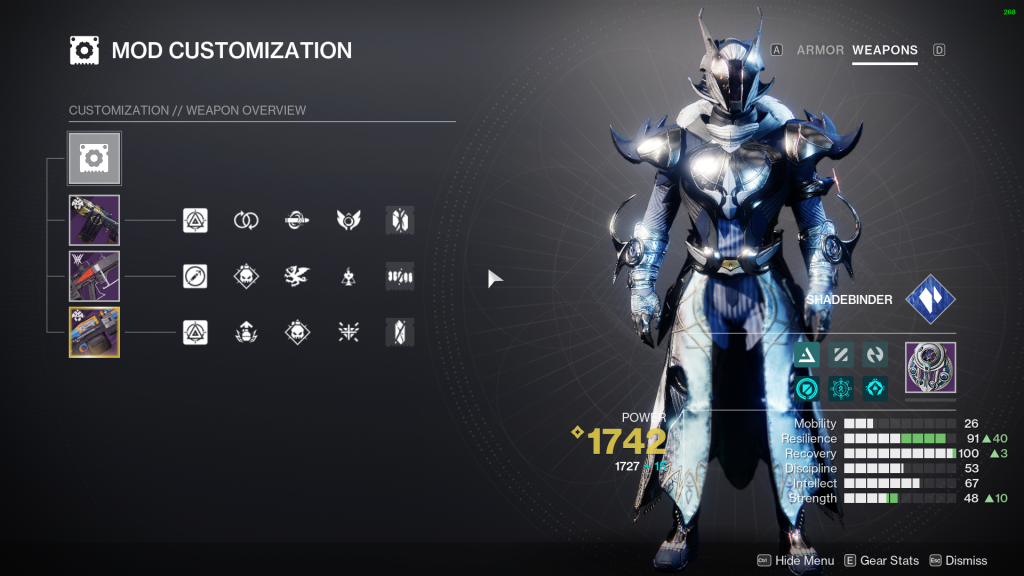The height and width of the screenshot is (576, 1024).
Task: Select the gold-bordered exotic weapon slot
Action: [94, 332]
